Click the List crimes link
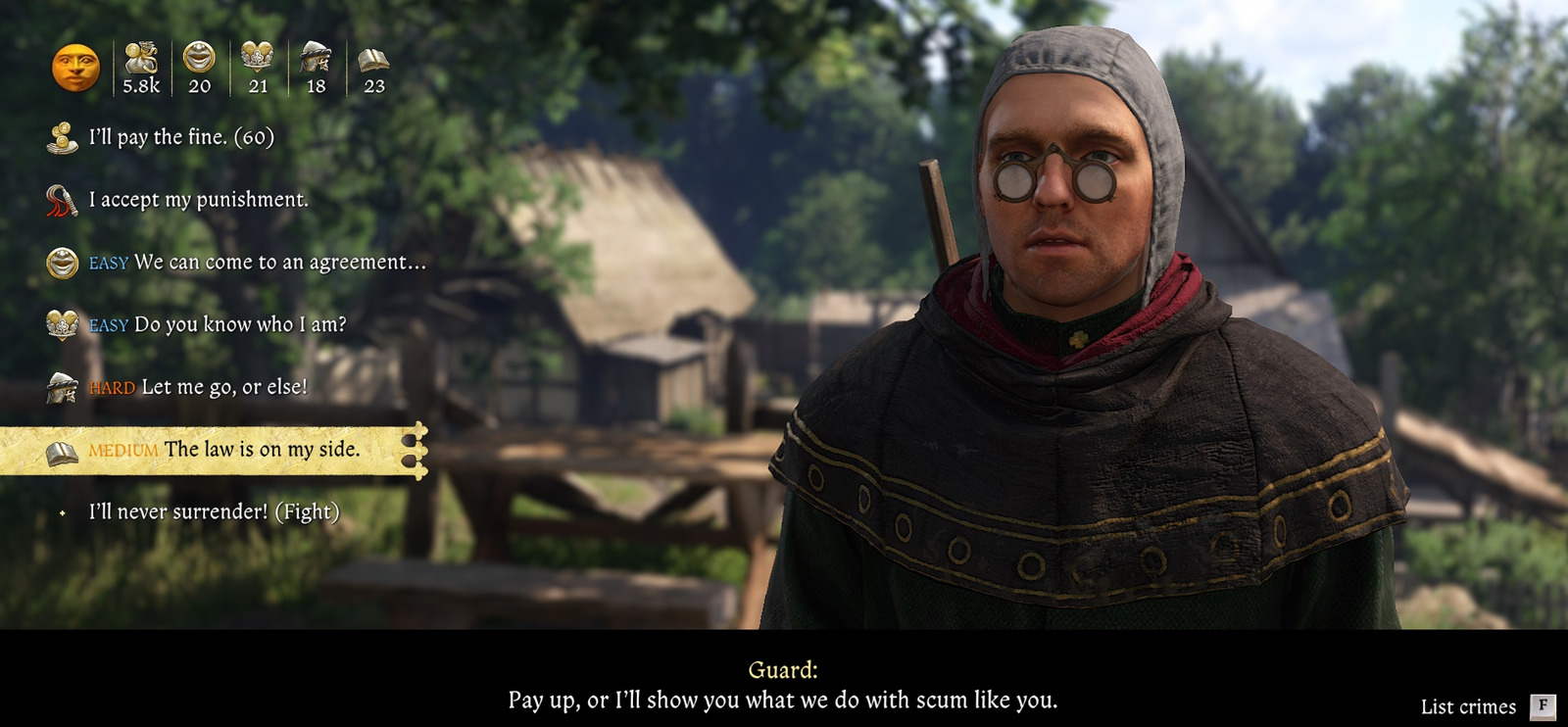This screenshot has height=727, width=1568. (1467, 704)
